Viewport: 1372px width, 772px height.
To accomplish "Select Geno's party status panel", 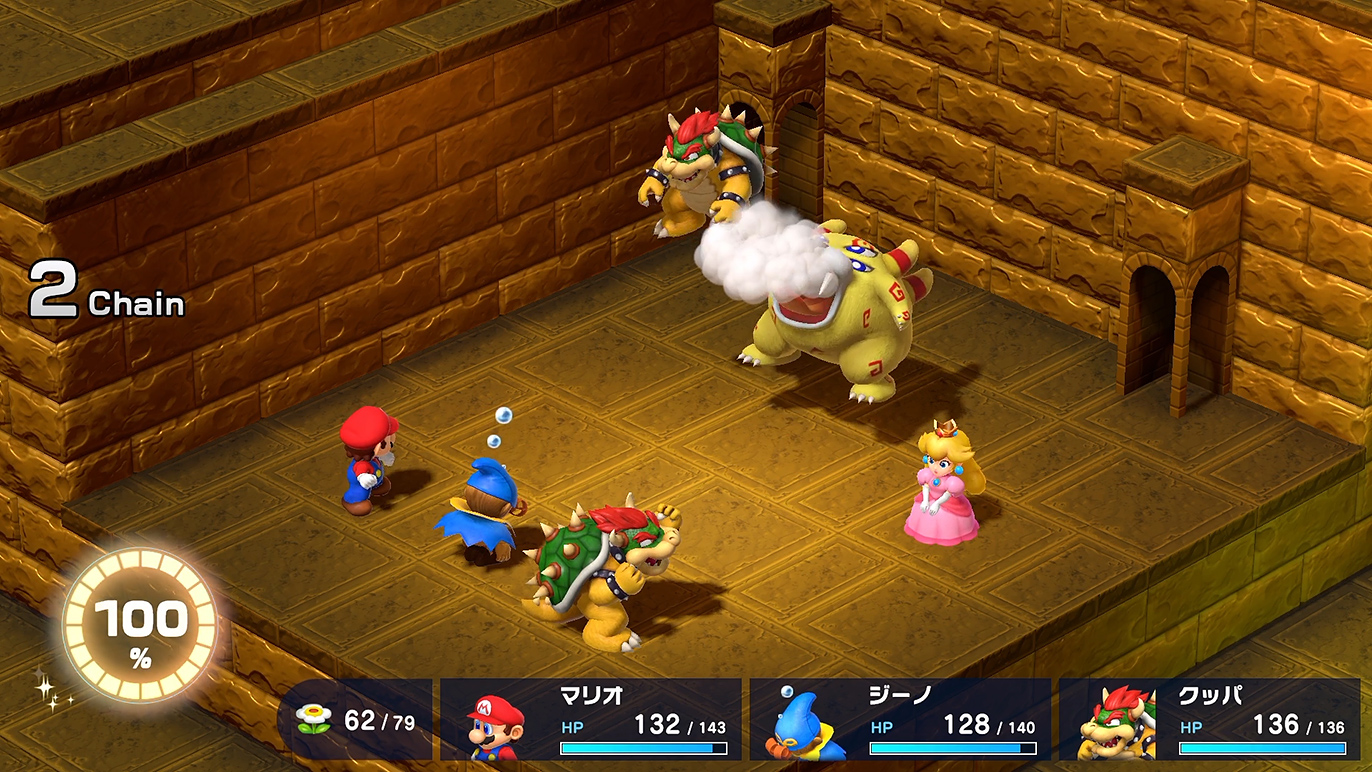I will (900, 719).
